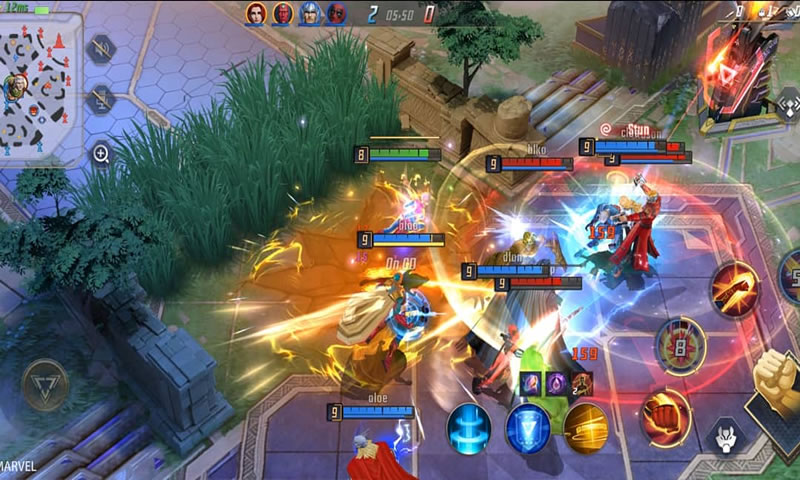
Task: Tap the virtual movement joystick
Action: pyautogui.click(x=45, y=383)
